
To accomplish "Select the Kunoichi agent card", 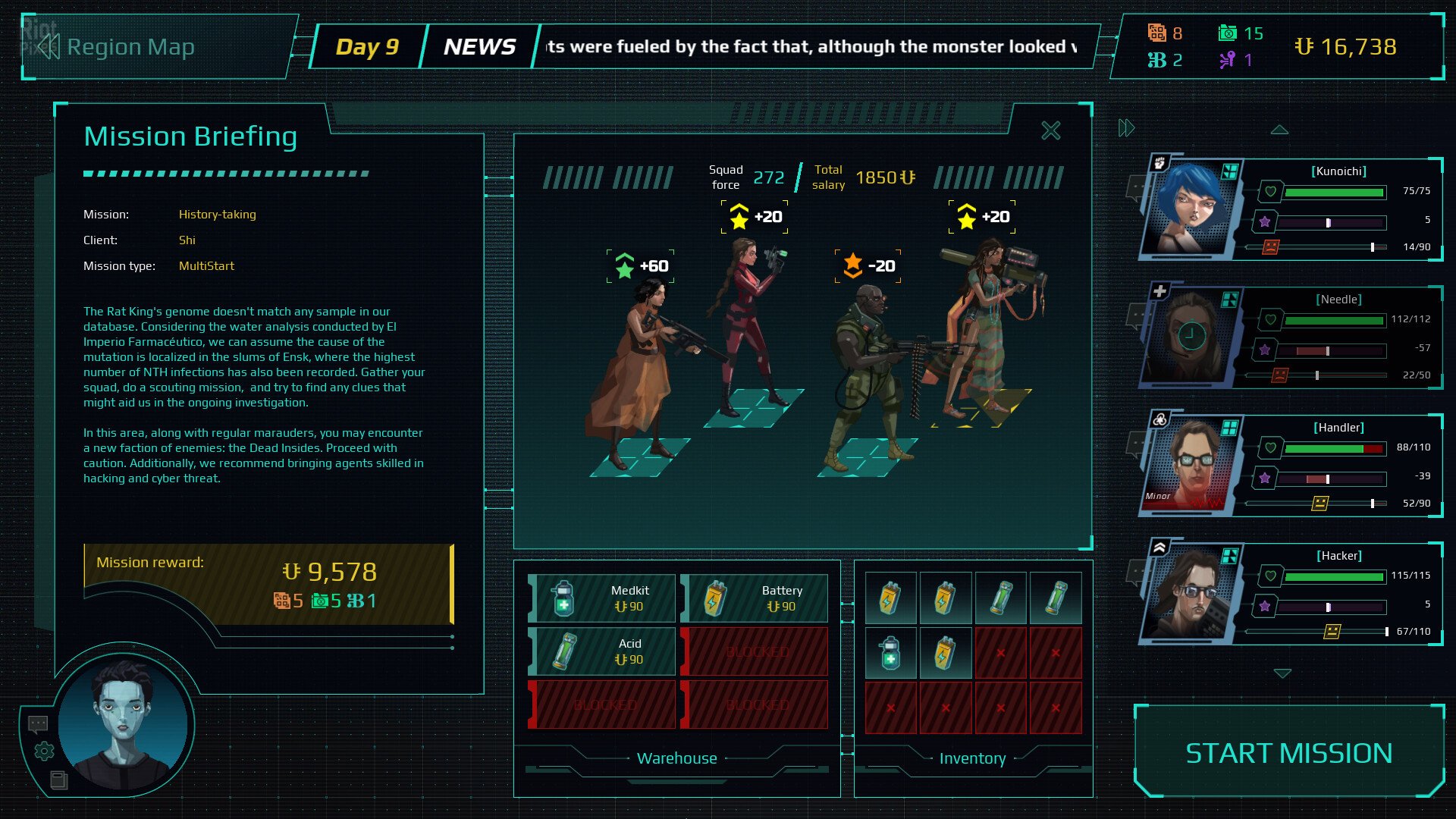I will [1289, 209].
